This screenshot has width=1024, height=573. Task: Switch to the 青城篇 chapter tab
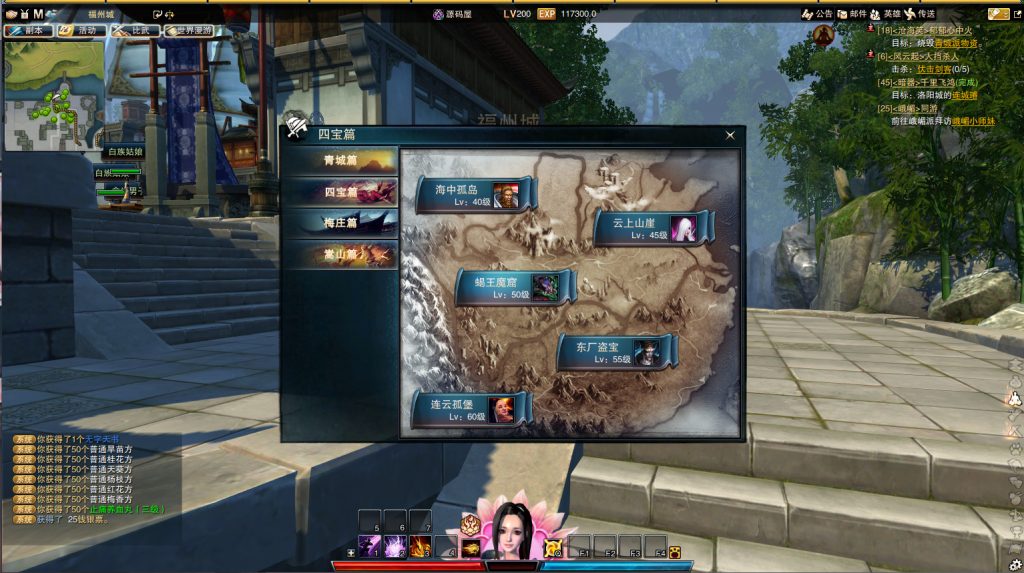pos(339,160)
